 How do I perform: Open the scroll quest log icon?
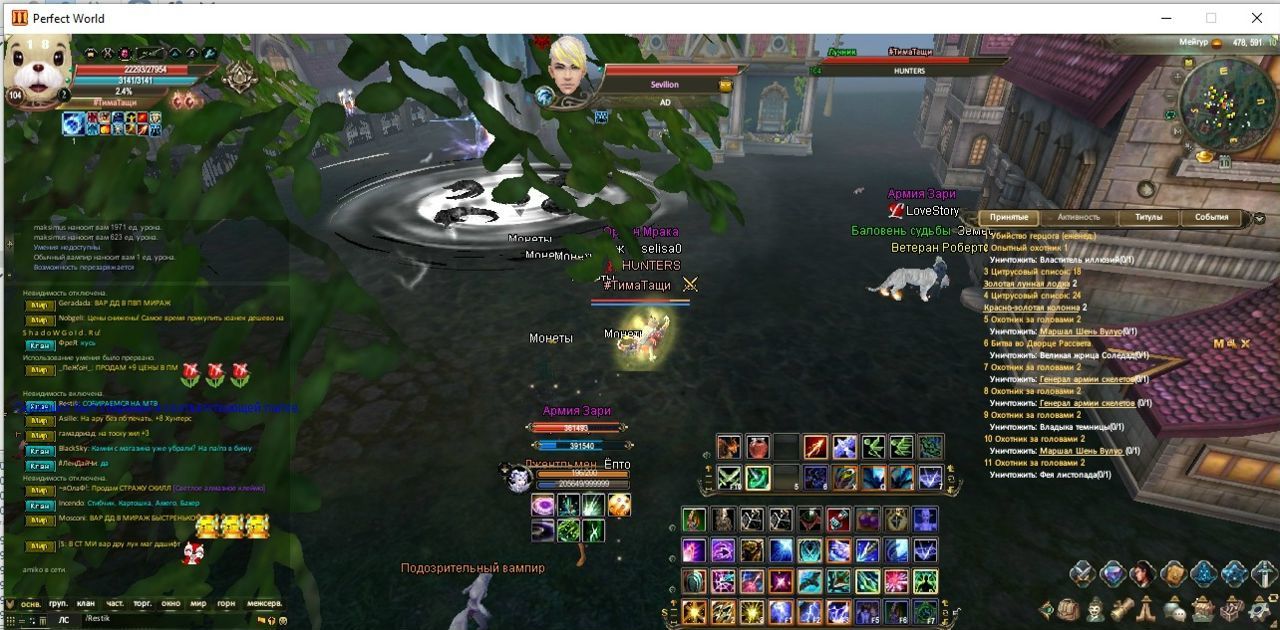coord(1122,608)
